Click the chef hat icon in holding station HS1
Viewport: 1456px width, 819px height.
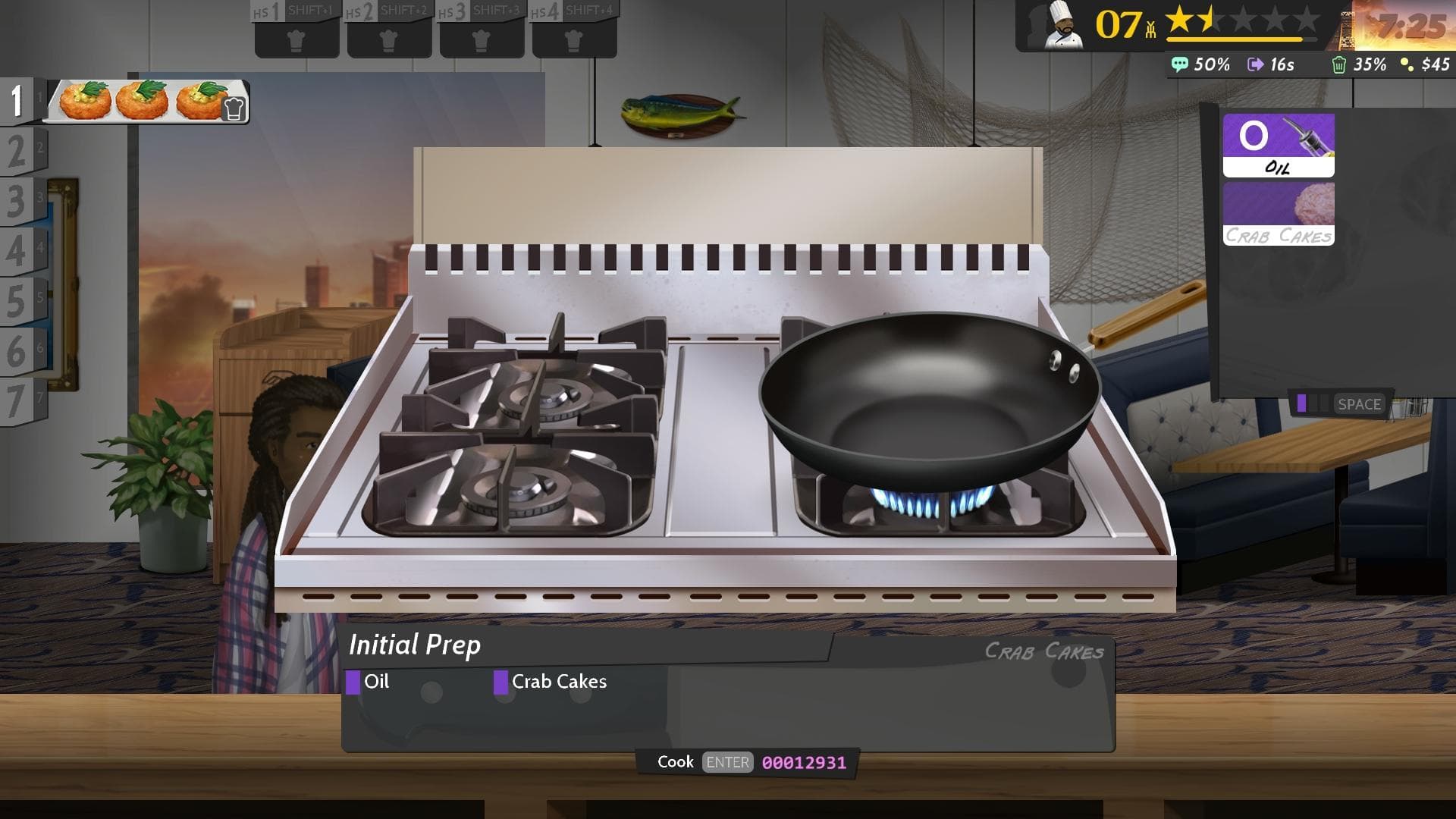point(297,38)
